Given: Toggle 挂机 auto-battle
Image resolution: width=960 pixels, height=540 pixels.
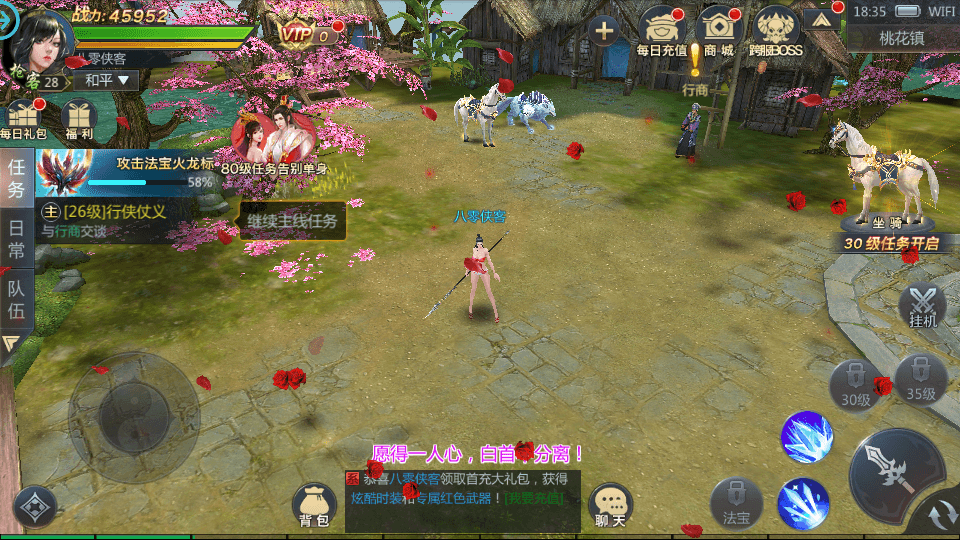Looking at the screenshot, I should pyautogui.click(x=922, y=306).
